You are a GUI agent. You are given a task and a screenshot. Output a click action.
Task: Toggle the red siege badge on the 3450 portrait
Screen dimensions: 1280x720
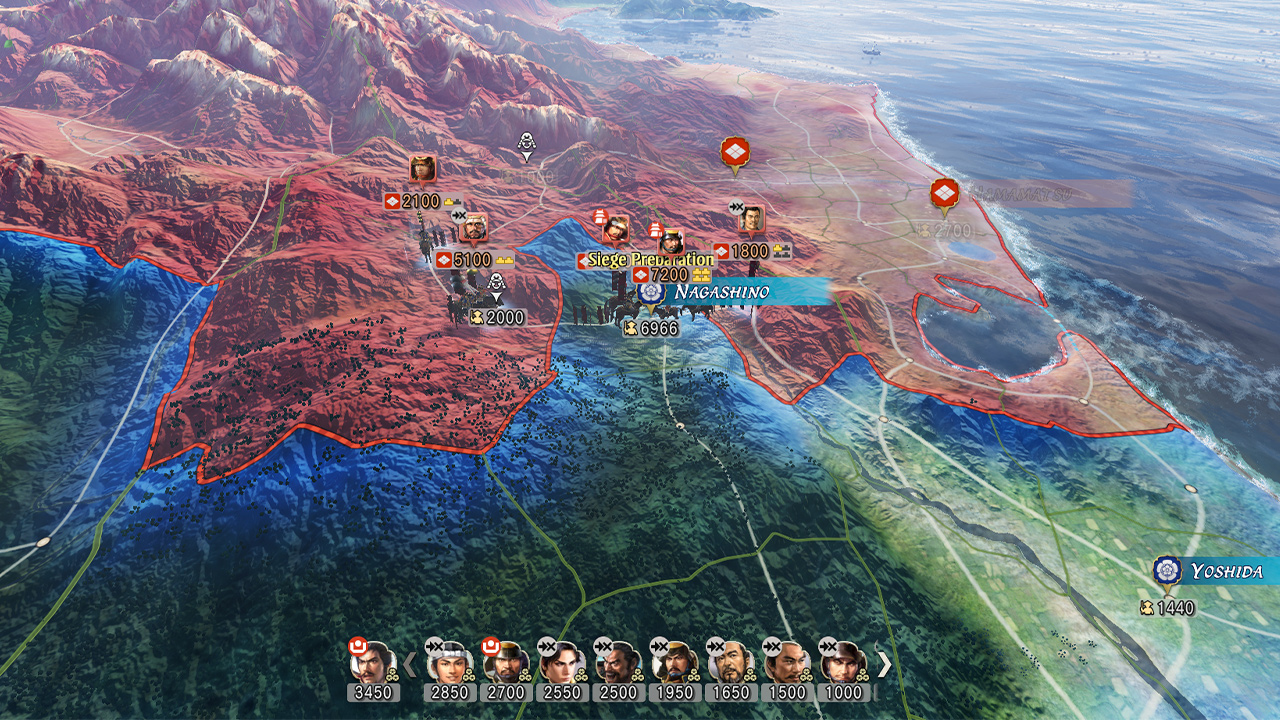pos(358,644)
